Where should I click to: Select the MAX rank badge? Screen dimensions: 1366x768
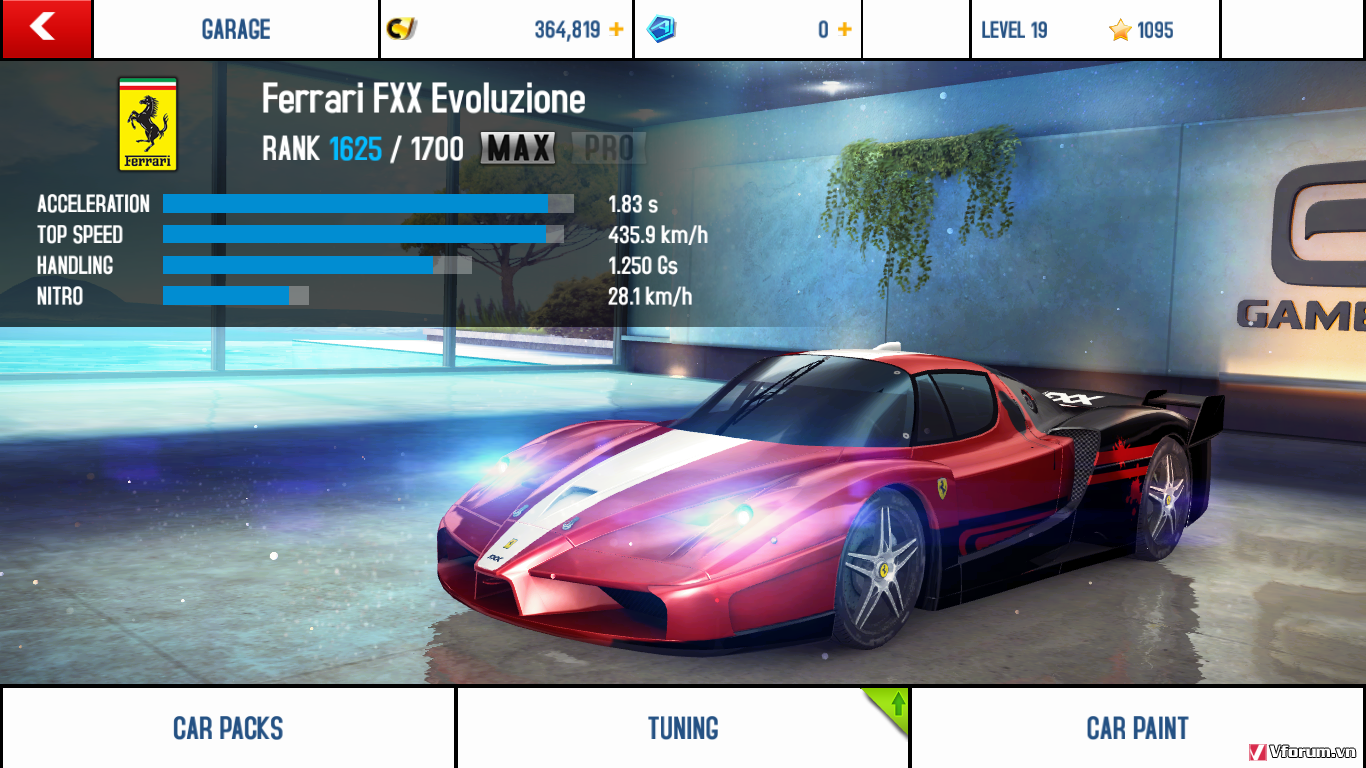tap(517, 149)
